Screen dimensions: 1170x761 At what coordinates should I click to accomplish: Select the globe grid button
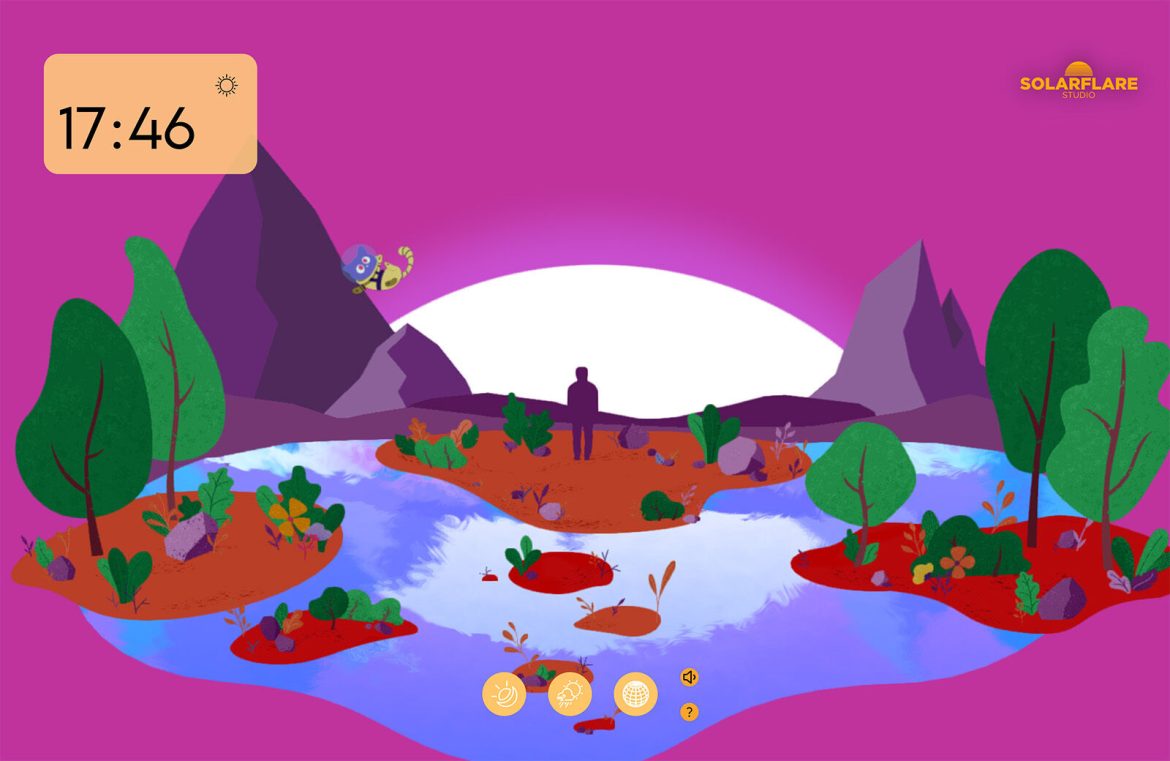coord(636,694)
